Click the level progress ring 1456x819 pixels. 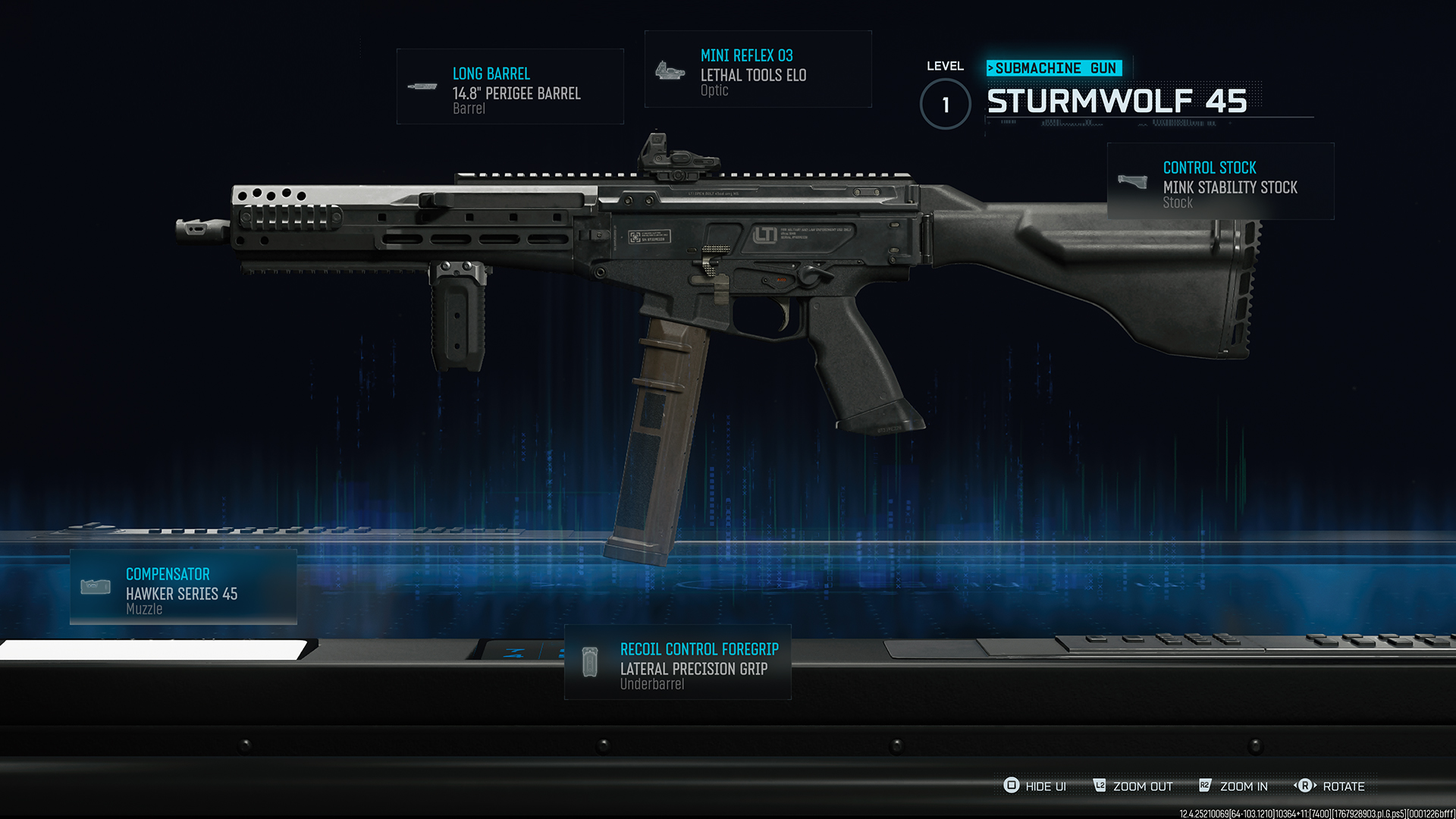(x=945, y=105)
